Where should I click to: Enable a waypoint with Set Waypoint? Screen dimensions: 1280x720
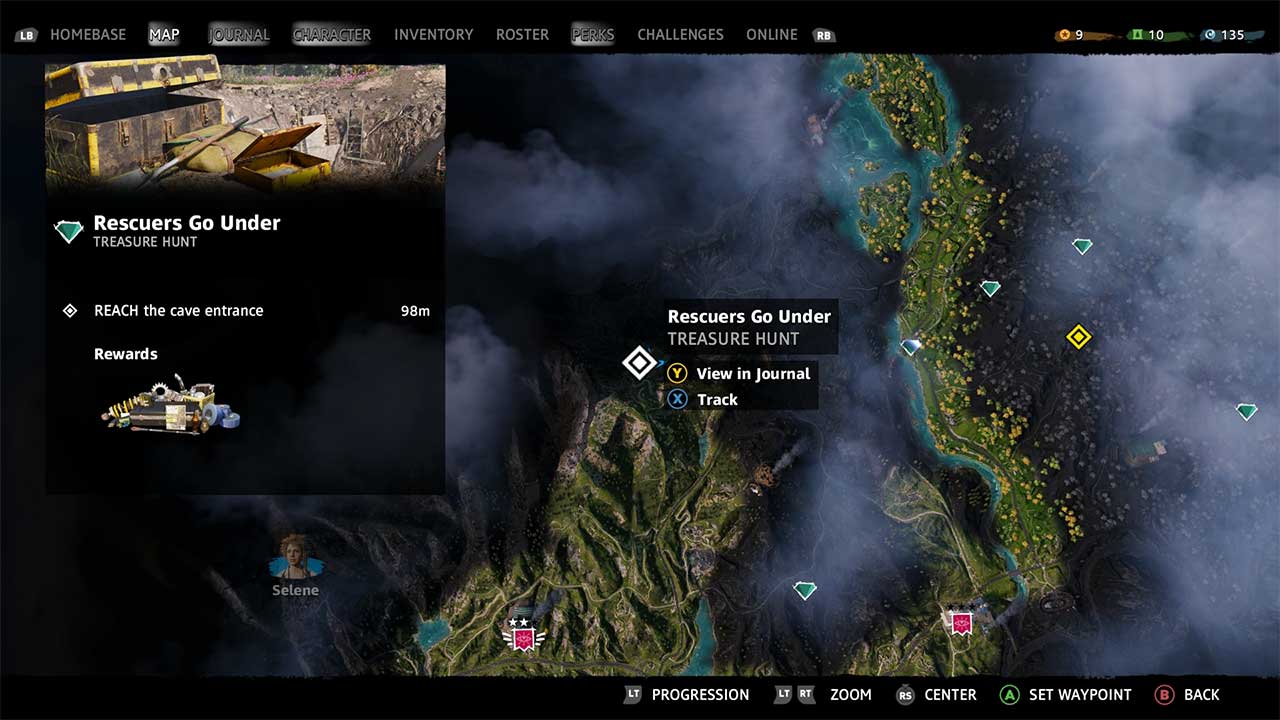1069,694
